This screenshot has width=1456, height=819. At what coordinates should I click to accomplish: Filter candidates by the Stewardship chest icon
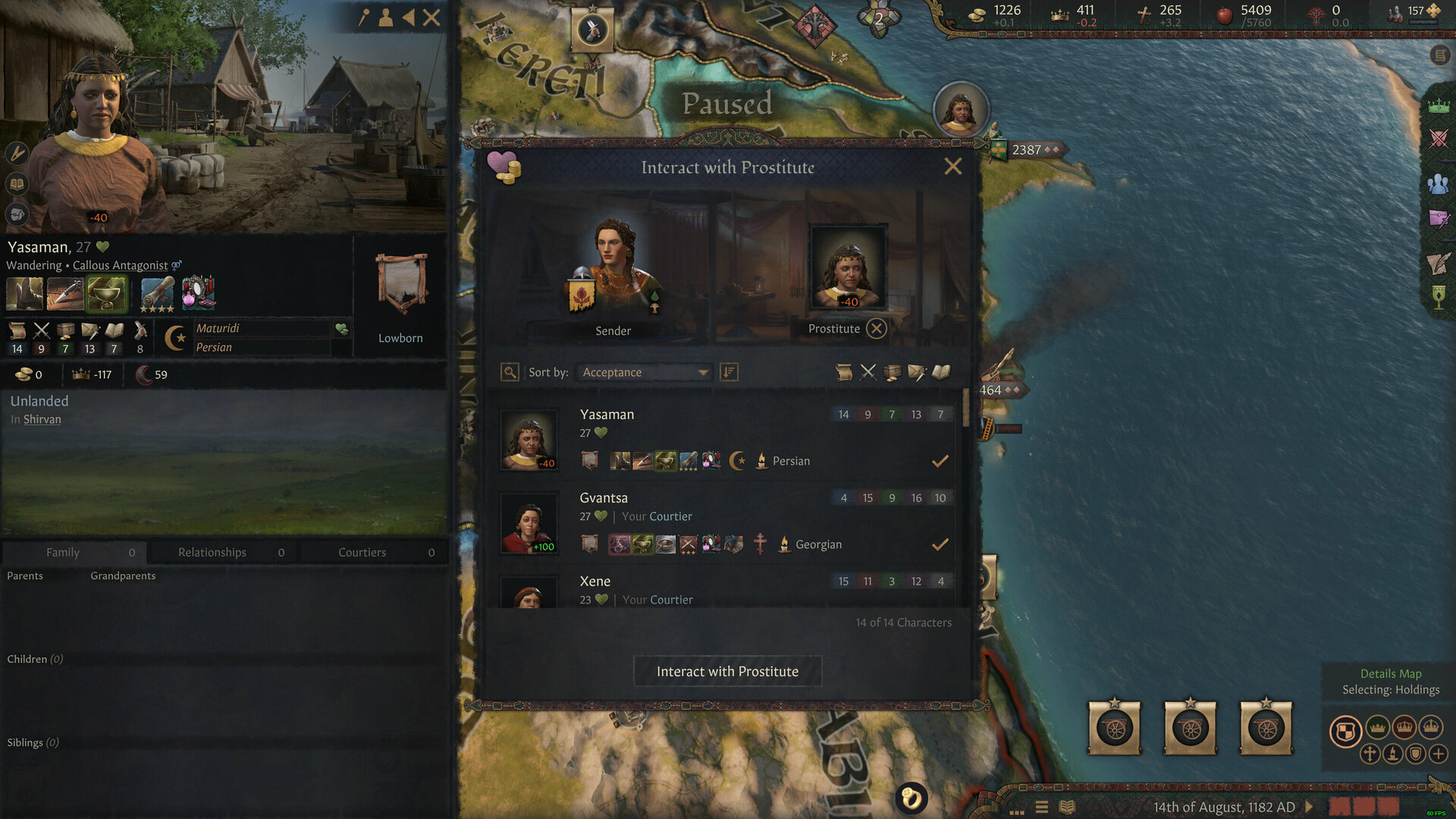coord(892,372)
